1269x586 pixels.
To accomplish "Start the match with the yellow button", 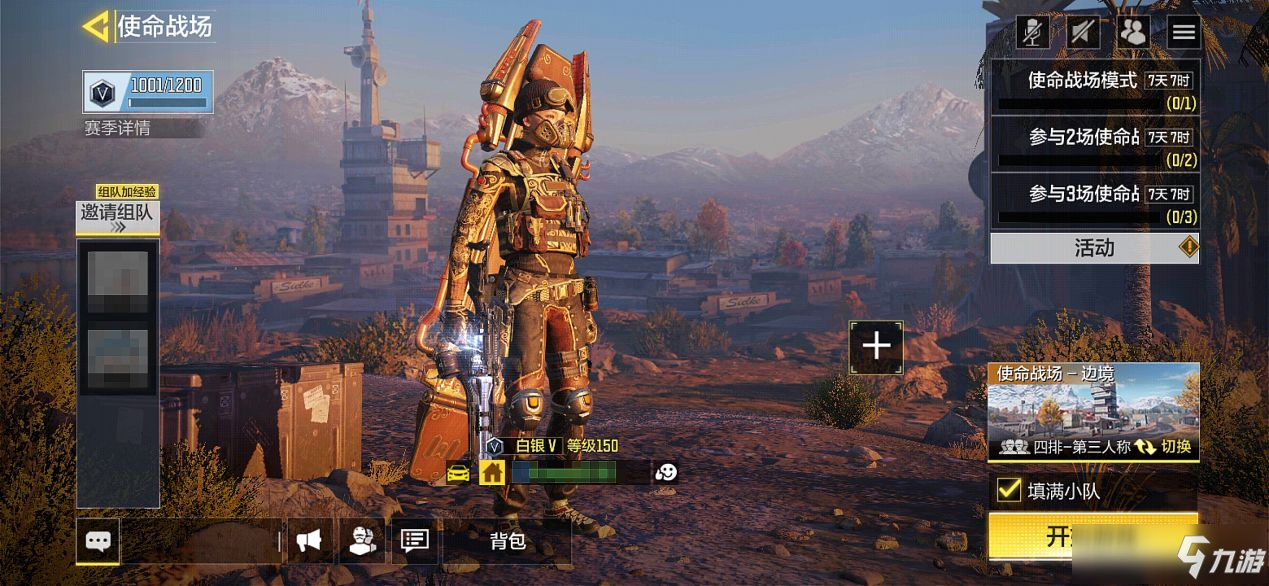I will (x=1094, y=536).
